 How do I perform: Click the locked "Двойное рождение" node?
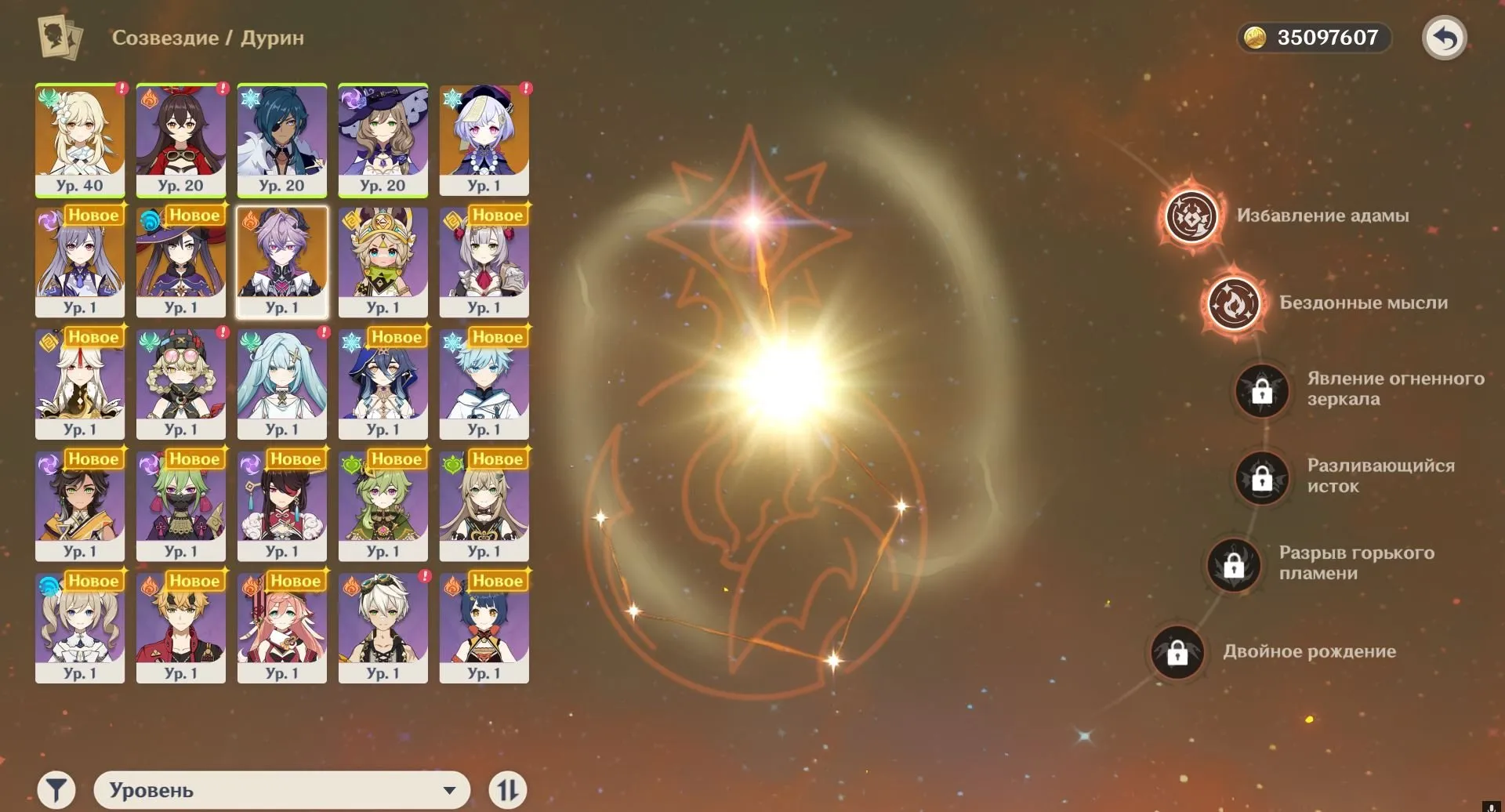click(1178, 653)
